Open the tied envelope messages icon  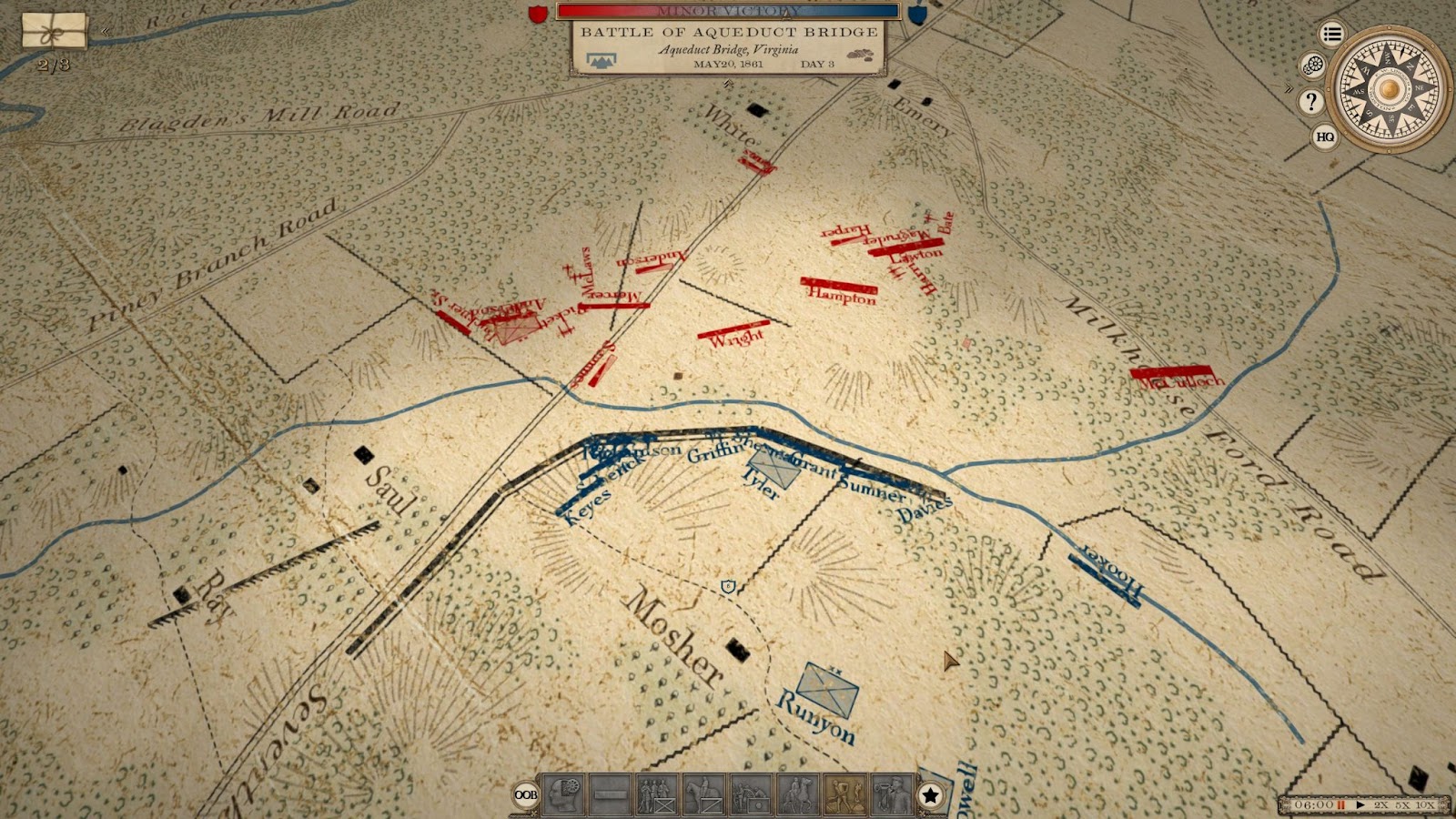[x=55, y=31]
